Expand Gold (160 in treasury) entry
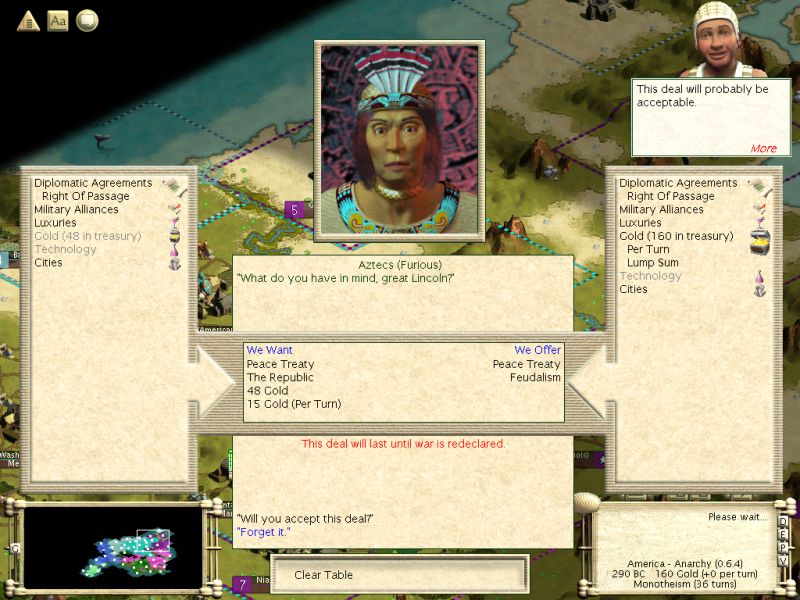 [x=676, y=236]
